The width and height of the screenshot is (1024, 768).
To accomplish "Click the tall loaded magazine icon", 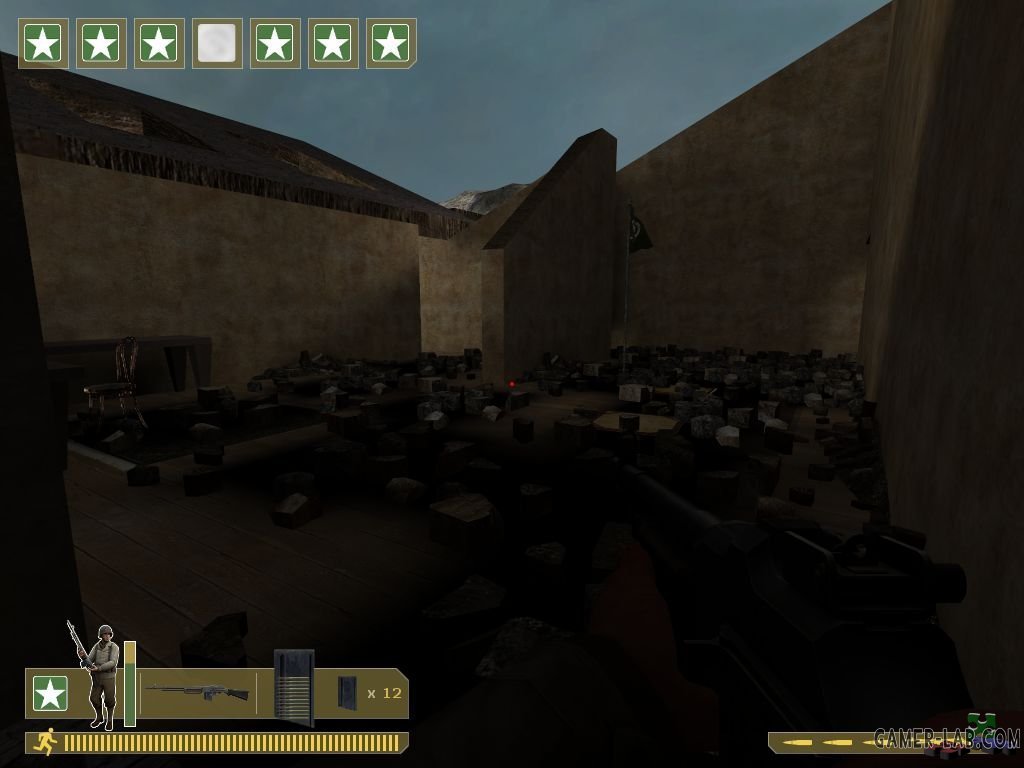I will point(294,687).
